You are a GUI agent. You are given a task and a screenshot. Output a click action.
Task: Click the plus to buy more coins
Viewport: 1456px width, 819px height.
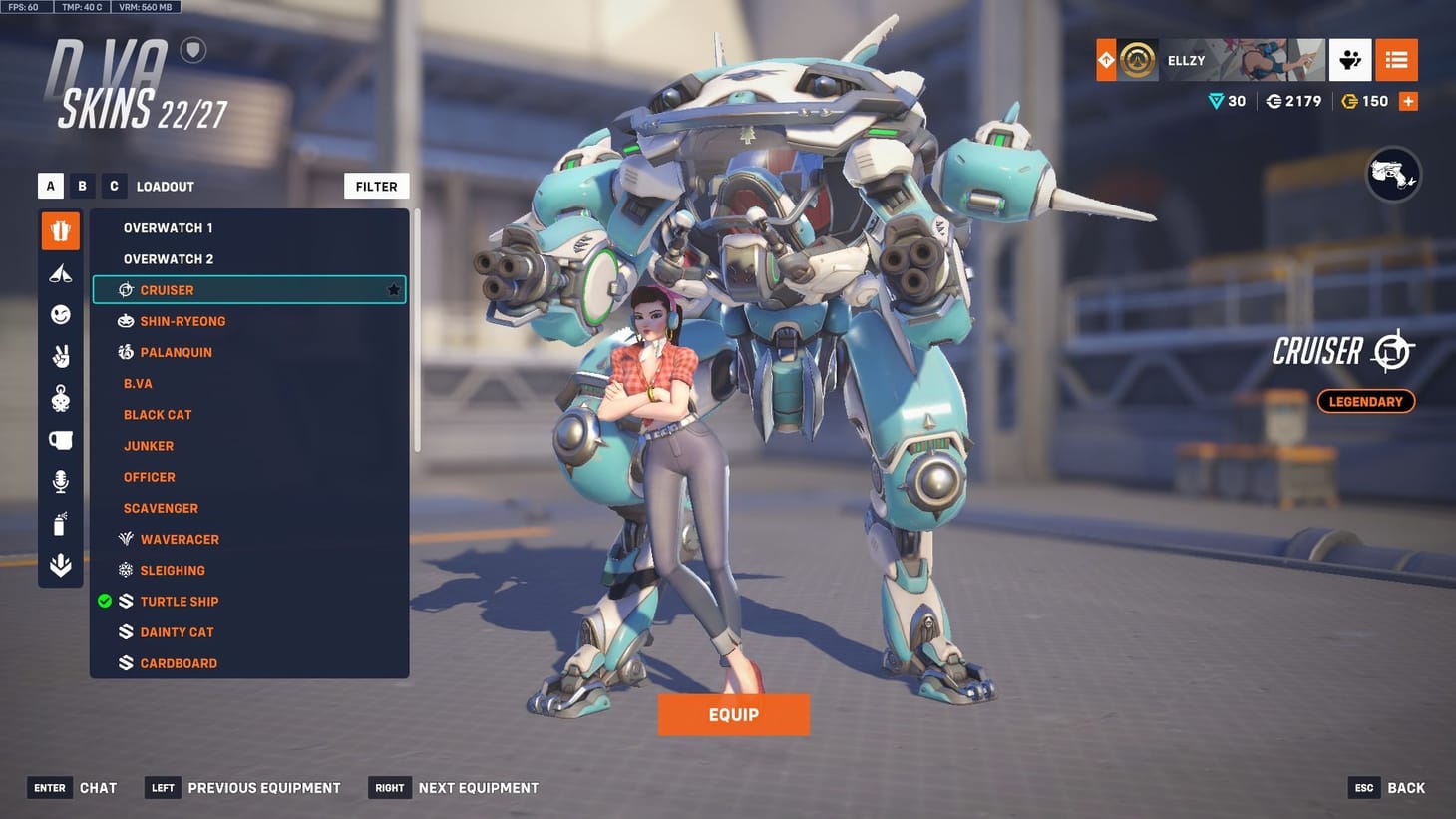[1408, 100]
